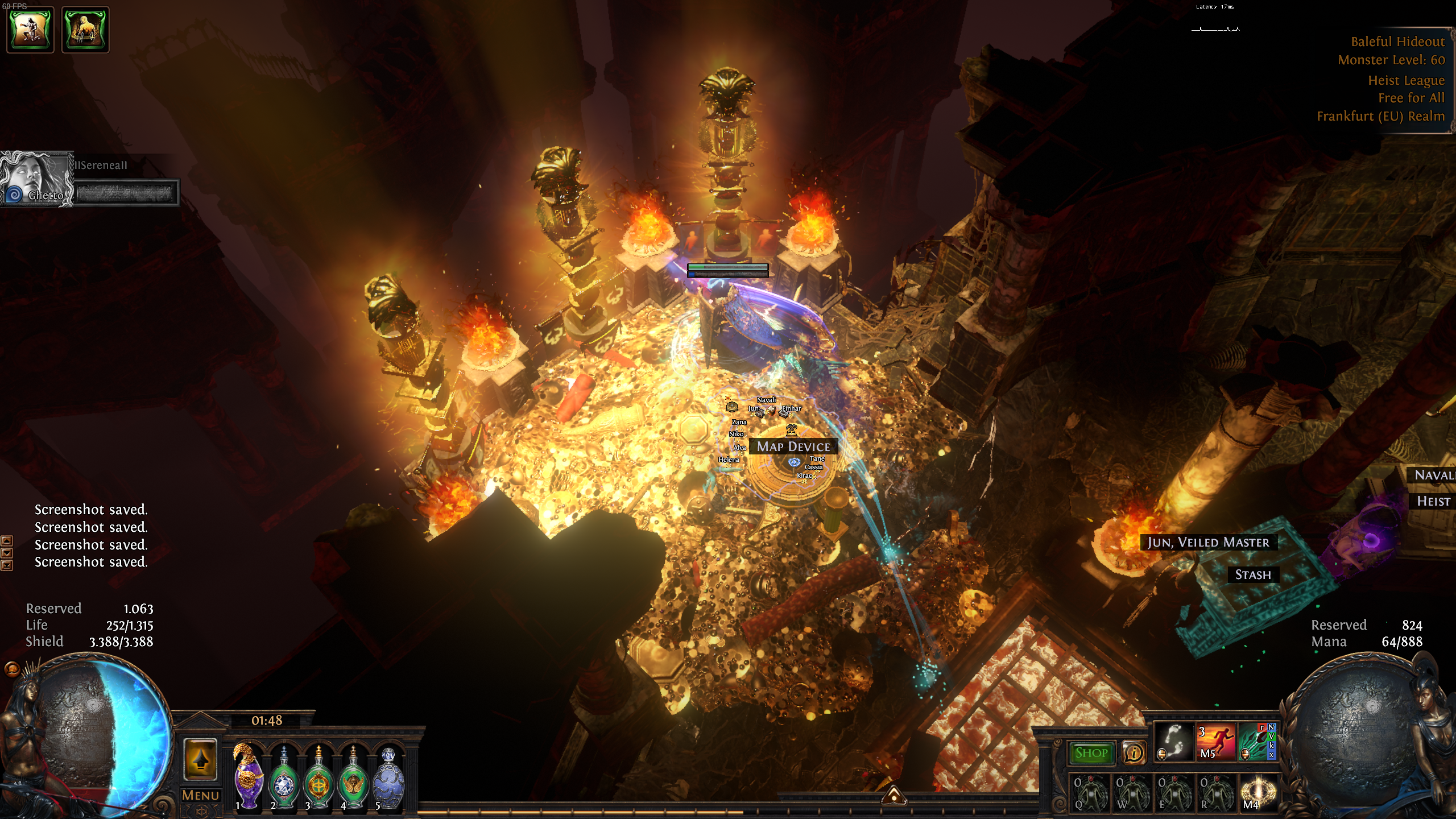
Task: Select the footprints move skill slot
Action: pyautogui.click(x=1174, y=742)
